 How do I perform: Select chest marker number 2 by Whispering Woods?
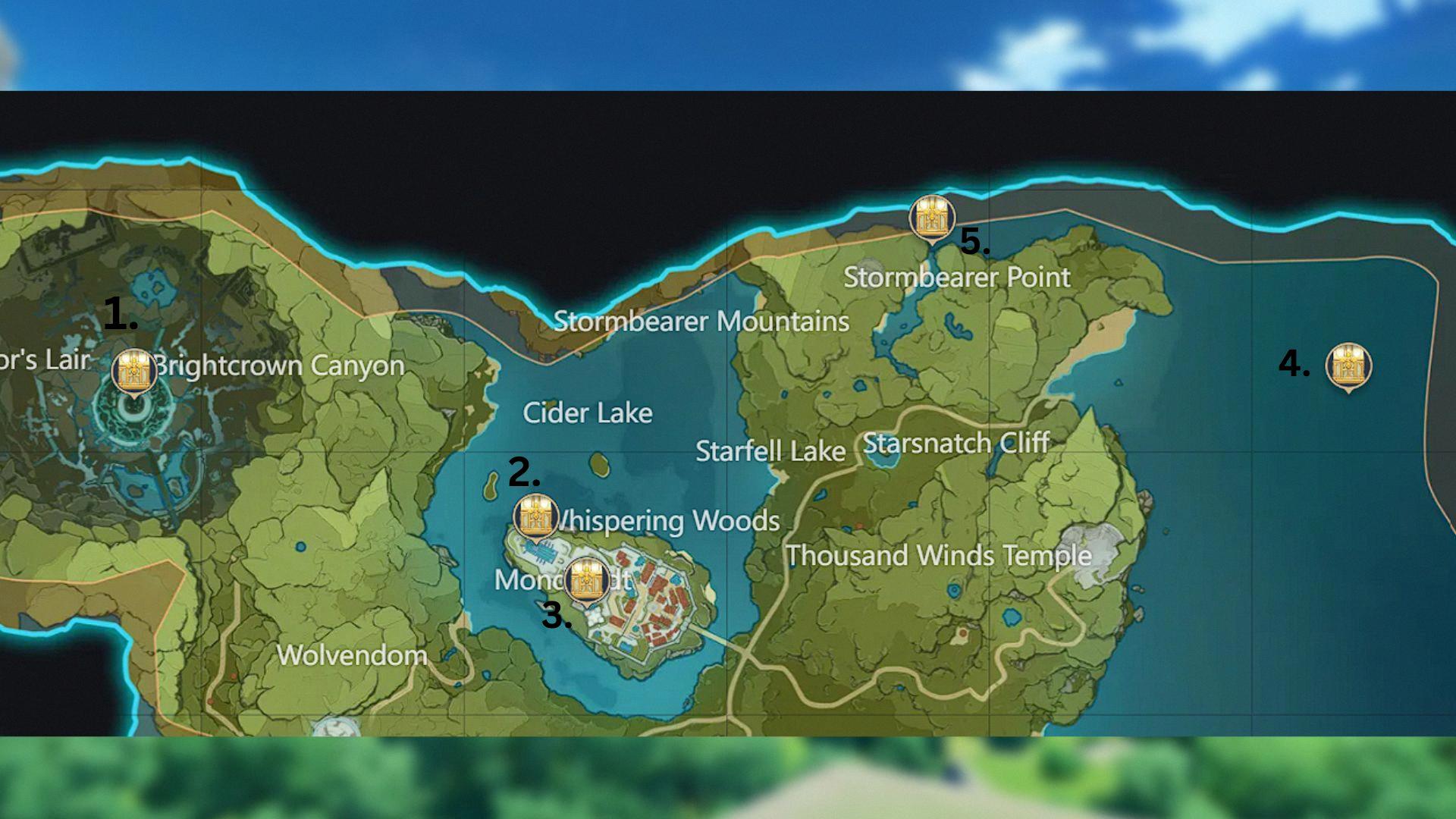point(536,517)
